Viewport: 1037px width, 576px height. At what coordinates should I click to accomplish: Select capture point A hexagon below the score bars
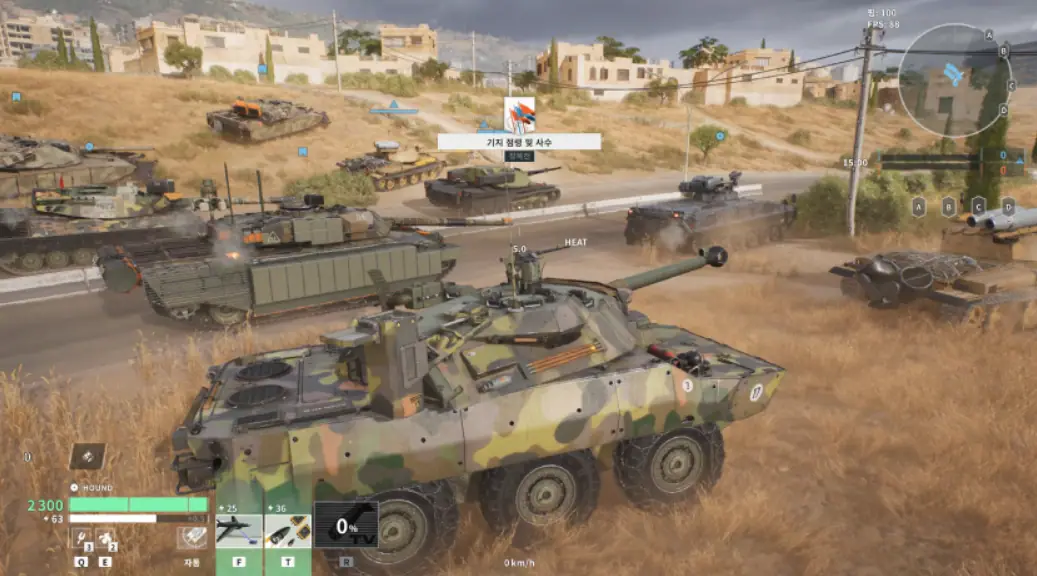[919, 207]
